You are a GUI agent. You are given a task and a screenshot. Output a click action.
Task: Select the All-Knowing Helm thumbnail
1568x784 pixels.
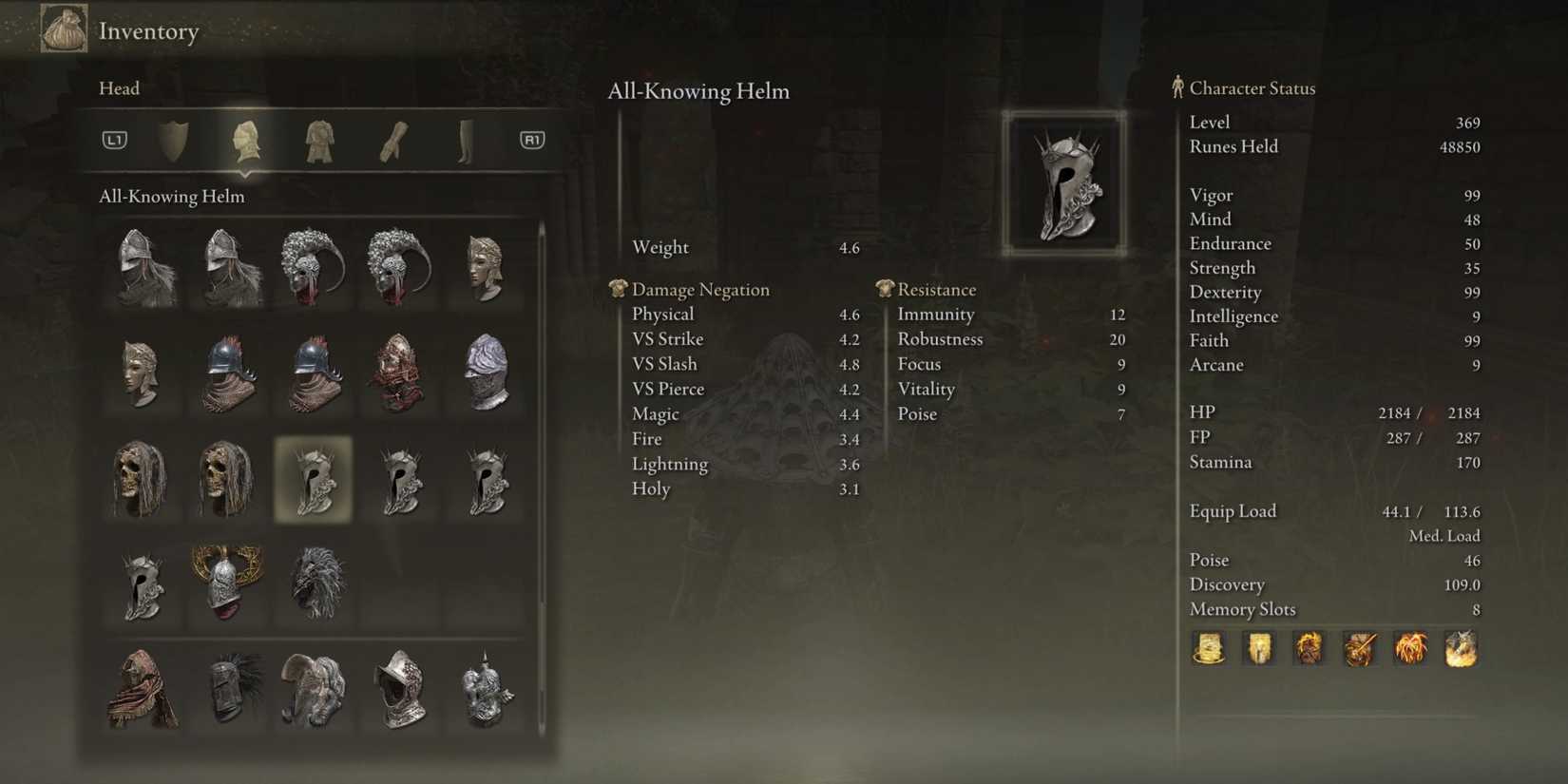coord(316,480)
